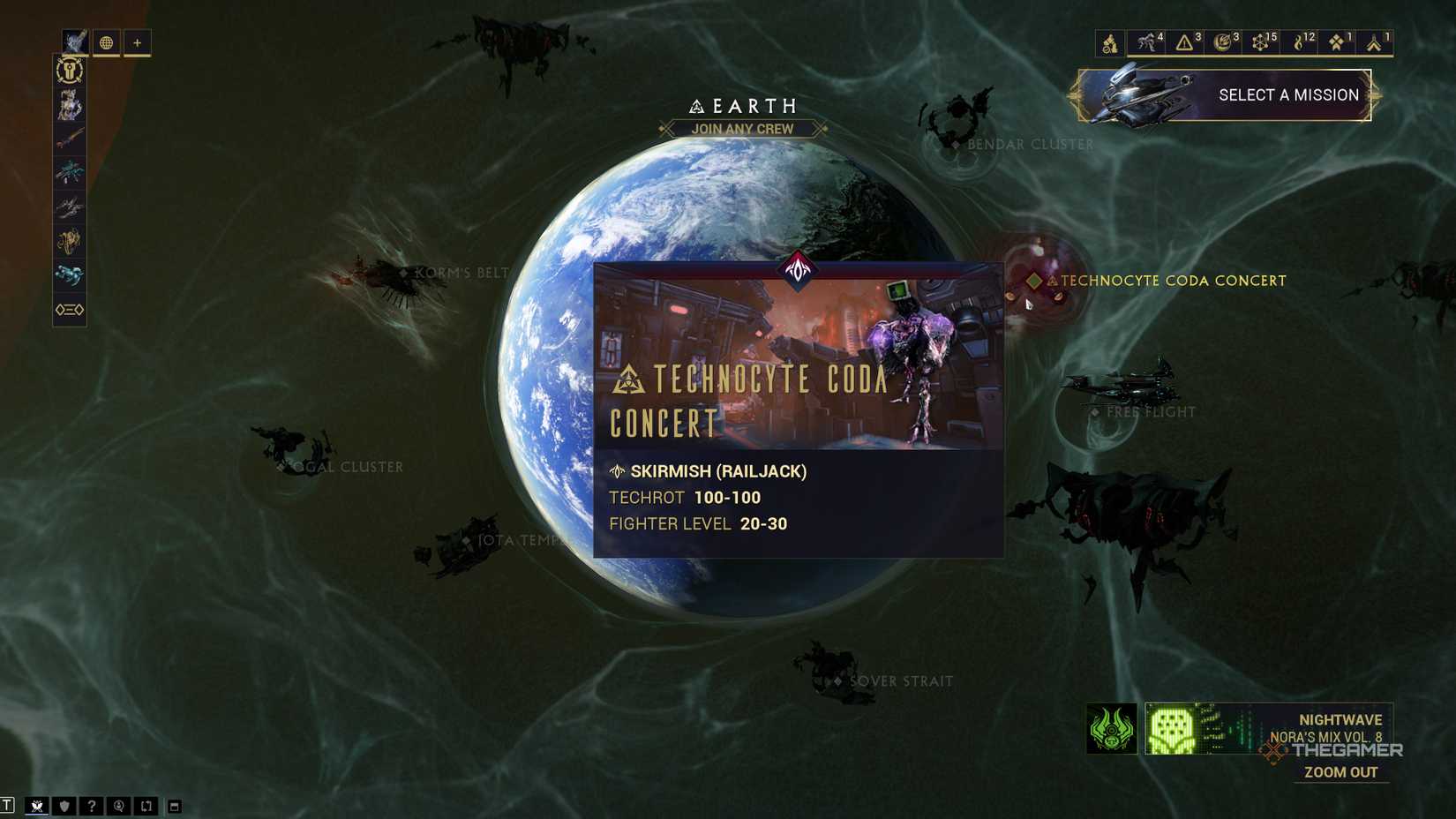1456x819 pixels.
Task: Expand the diamond loadout selector at sidebar bottom
Action: tap(69, 310)
